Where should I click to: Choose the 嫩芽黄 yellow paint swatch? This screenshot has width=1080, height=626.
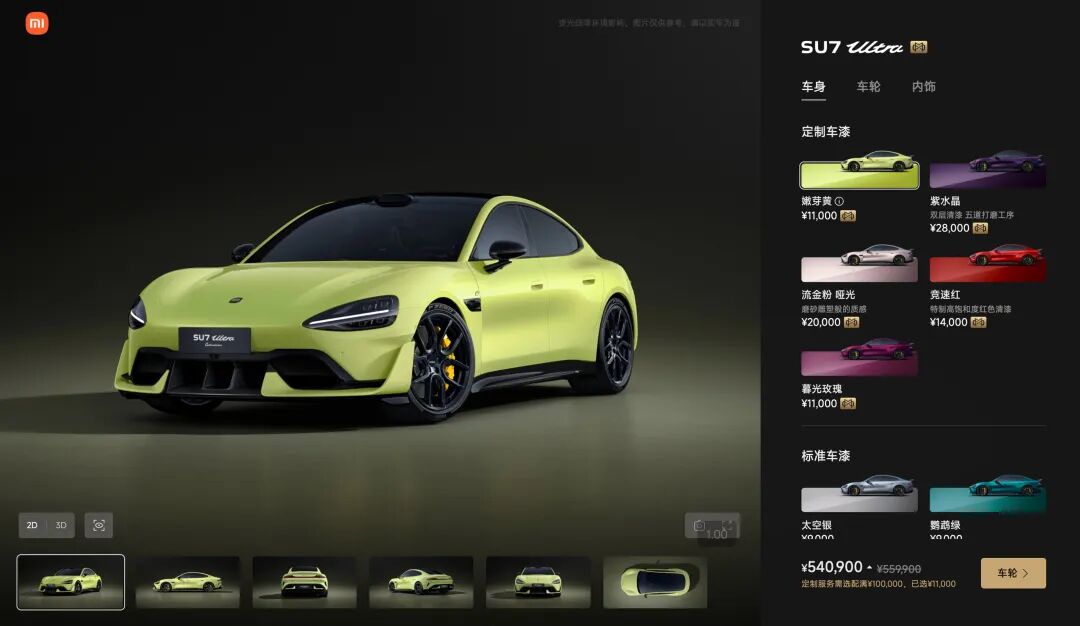[x=859, y=175]
